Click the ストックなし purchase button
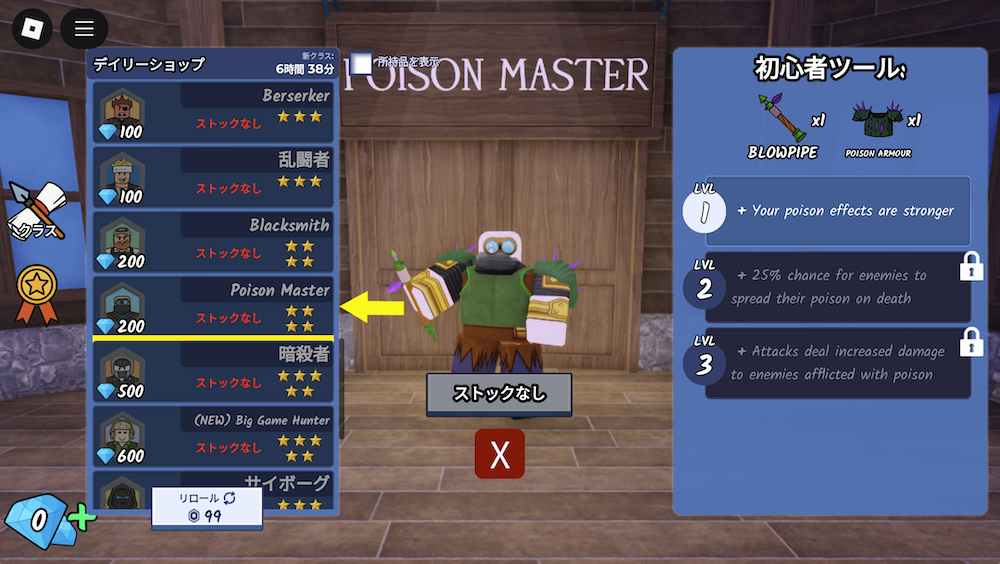This screenshot has height=564, width=1000. point(499,394)
